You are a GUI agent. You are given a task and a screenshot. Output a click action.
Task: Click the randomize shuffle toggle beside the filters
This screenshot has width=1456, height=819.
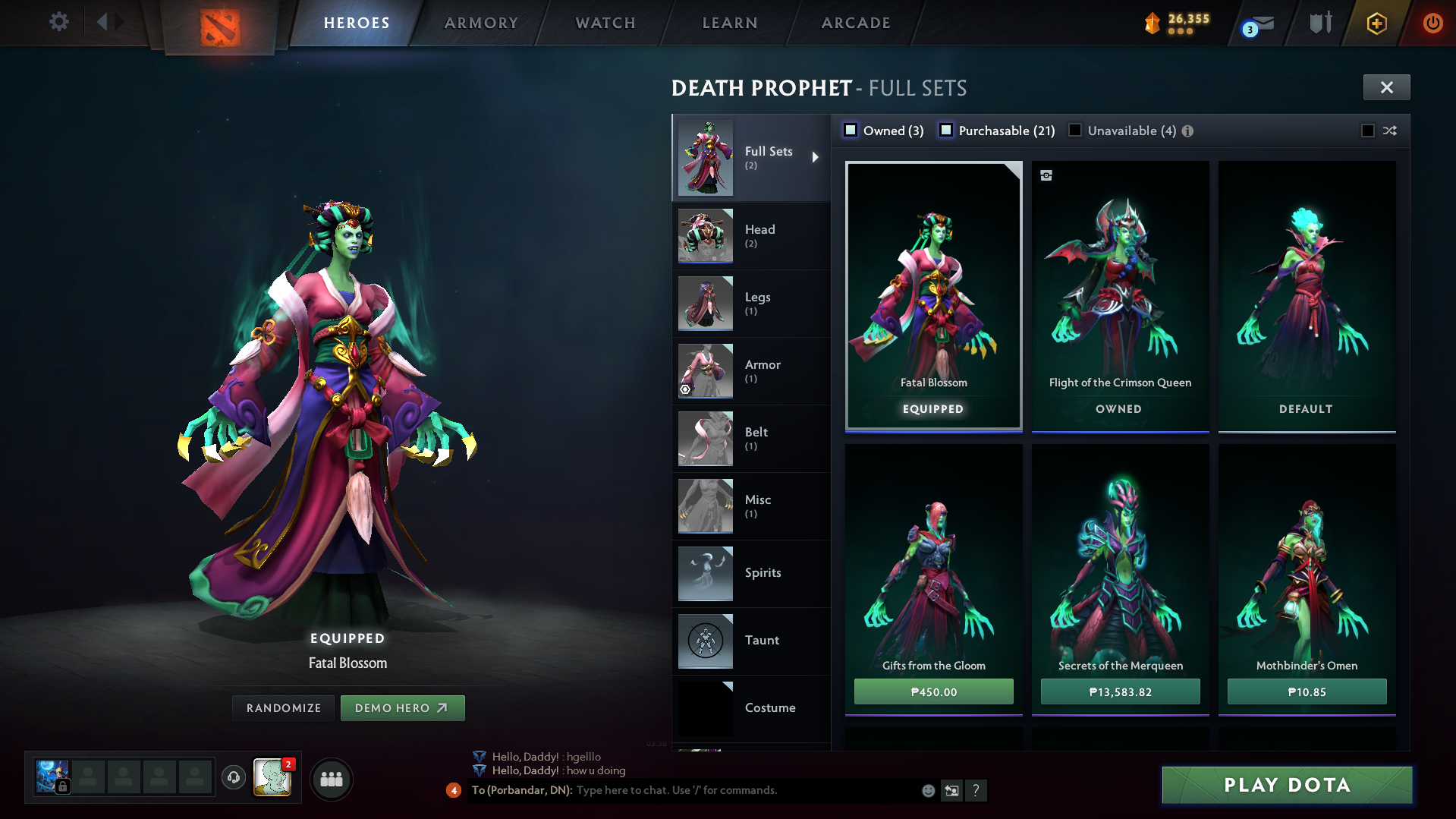point(1390,131)
